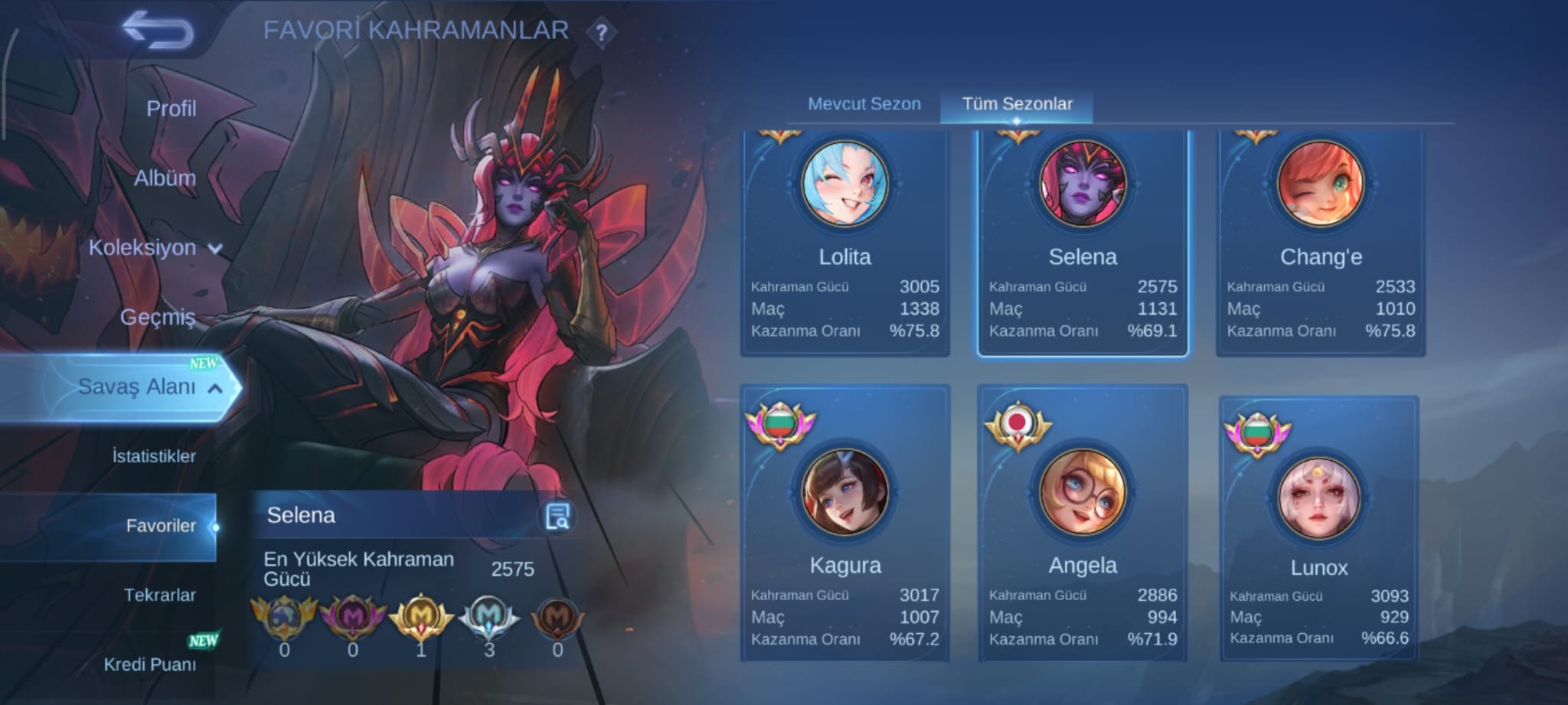Open the Kredi Puanı page
The image size is (1568, 705).
pyautogui.click(x=153, y=664)
